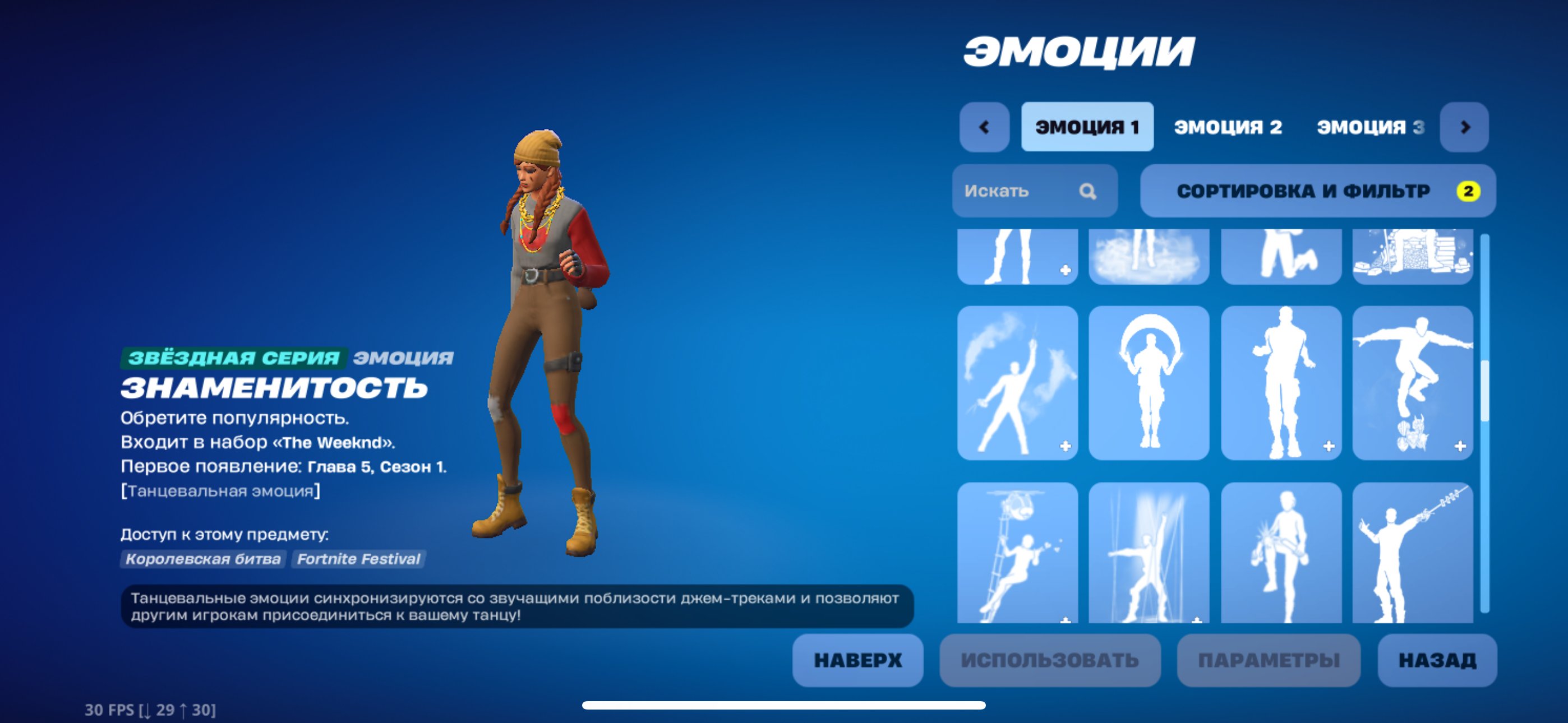Click the НАВЕРХ button
Image resolution: width=1568 pixels, height=723 pixels.
click(x=858, y=659)
